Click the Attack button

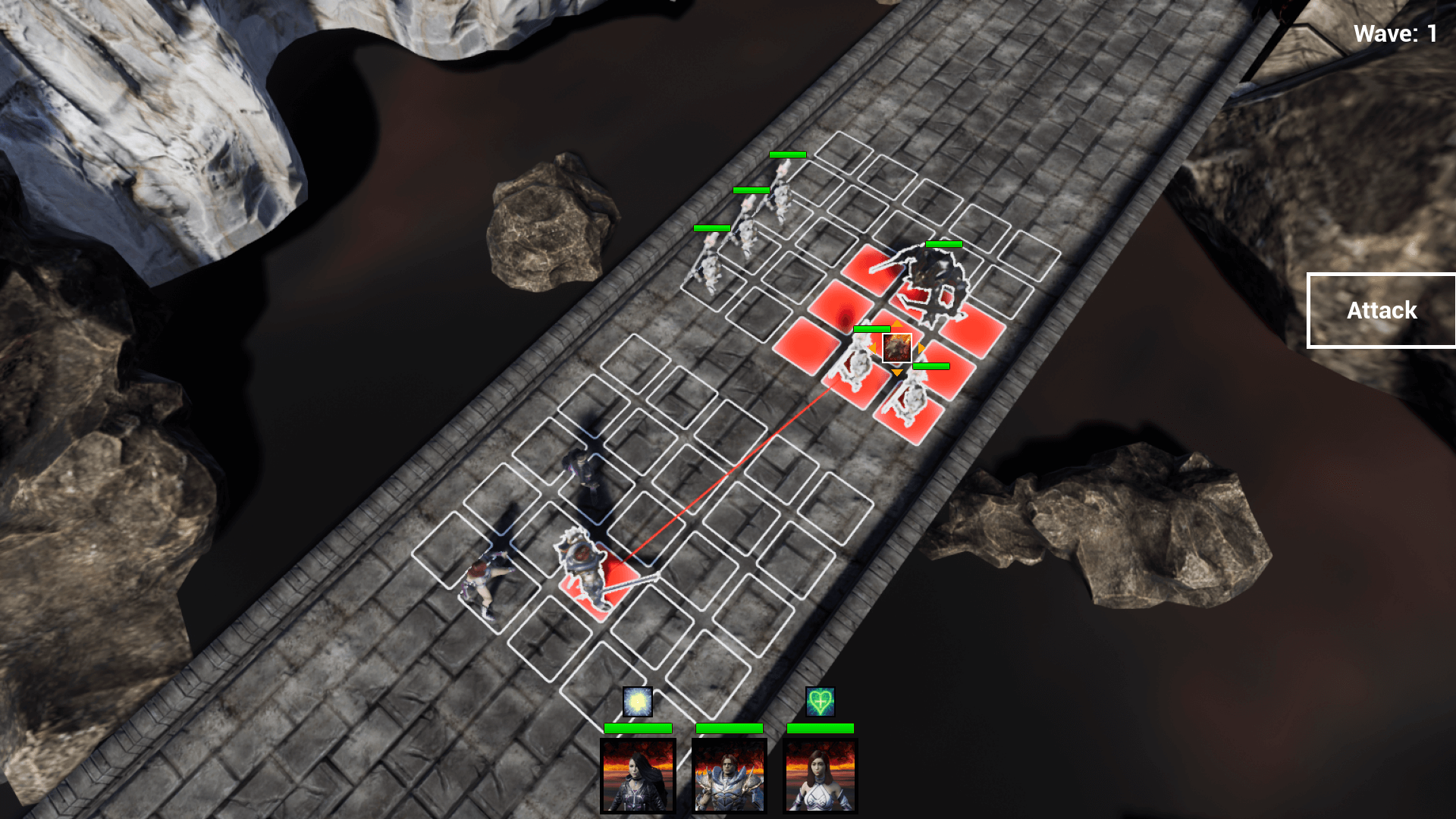tap(1381, 310)
